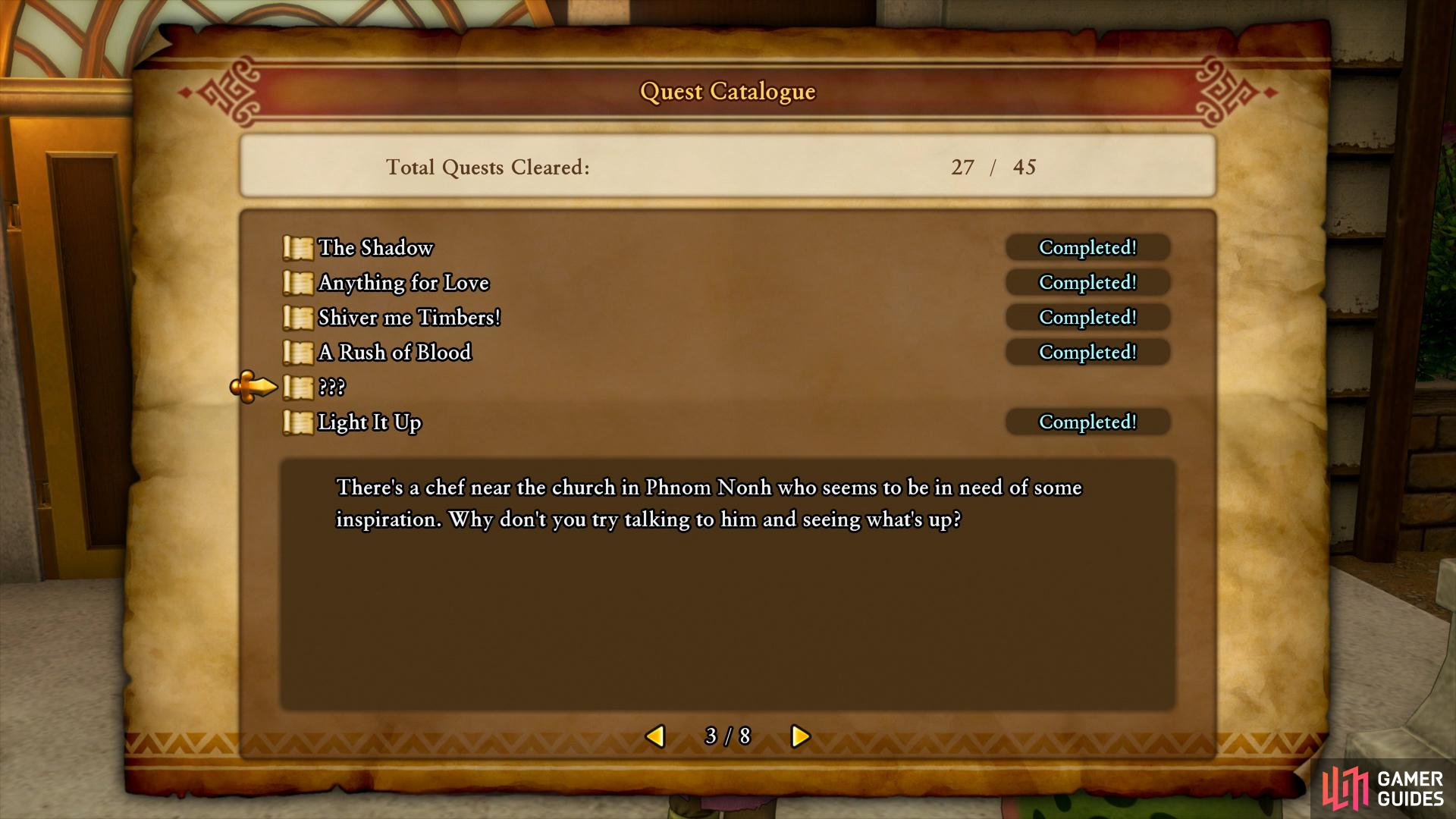The image size is (1456, 819).
Task: Select the book icon for Anything for Love
Action: pyautogui.click(x=297, y=282)
